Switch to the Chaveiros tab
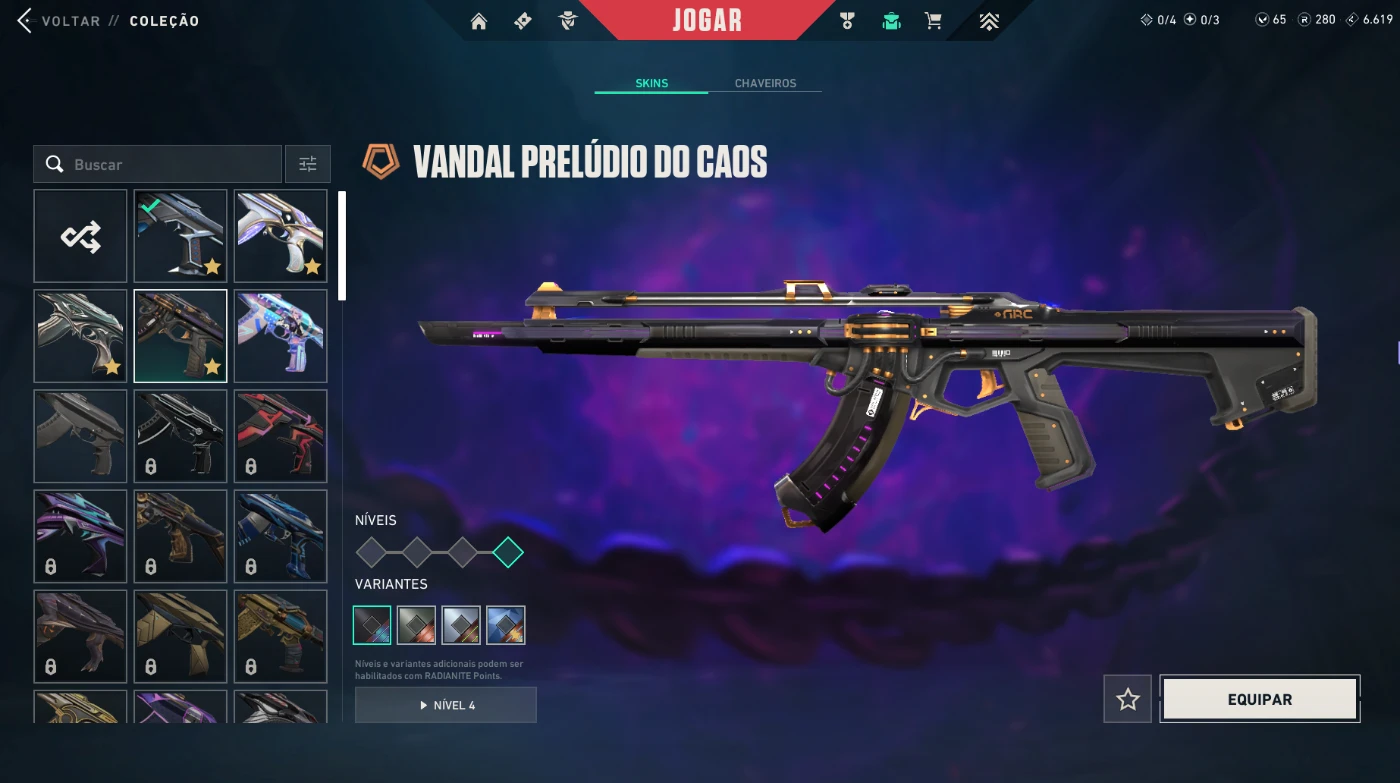Screen dimensions: 1400x783 pyautogui.click(x=765, y=83)
